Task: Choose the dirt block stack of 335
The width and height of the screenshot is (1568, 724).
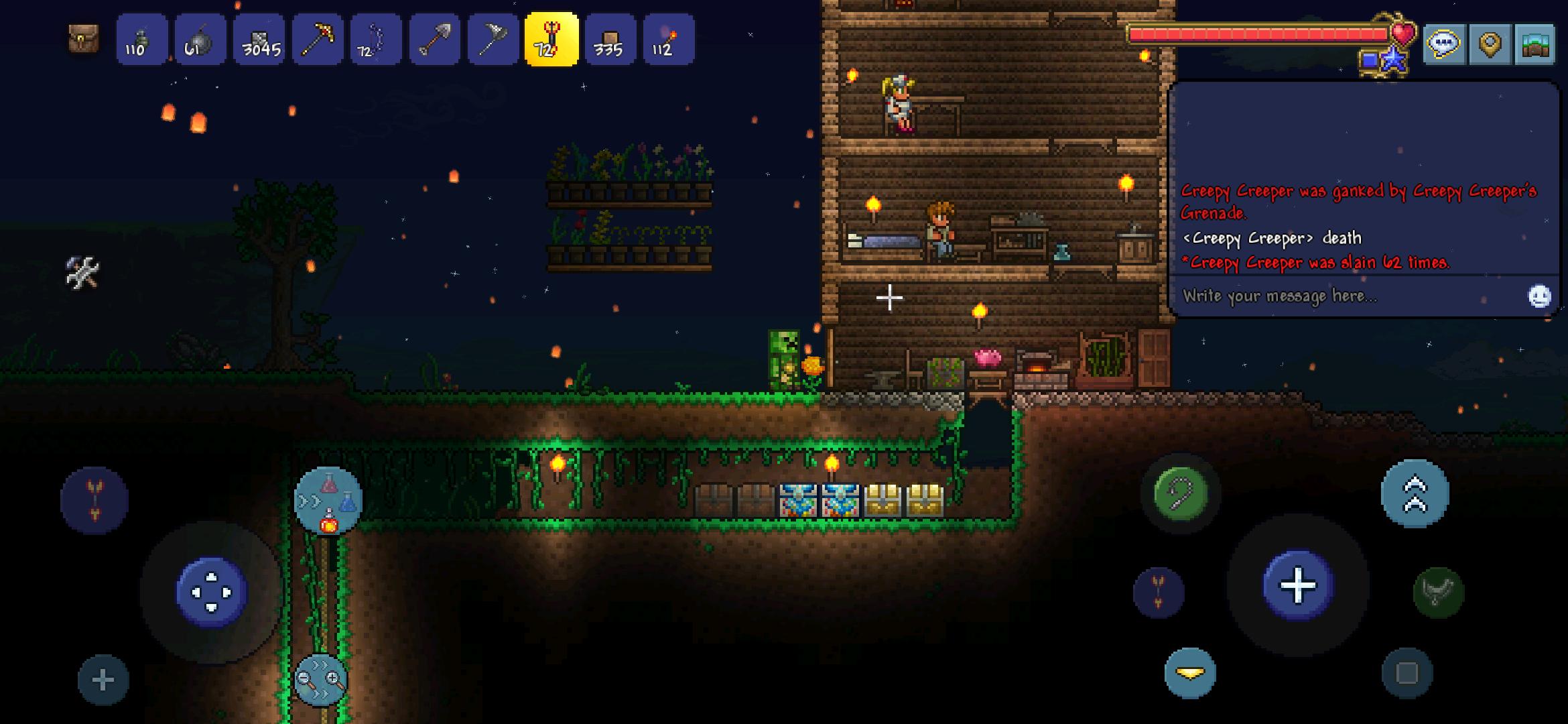Action: (x=610, y=40)
